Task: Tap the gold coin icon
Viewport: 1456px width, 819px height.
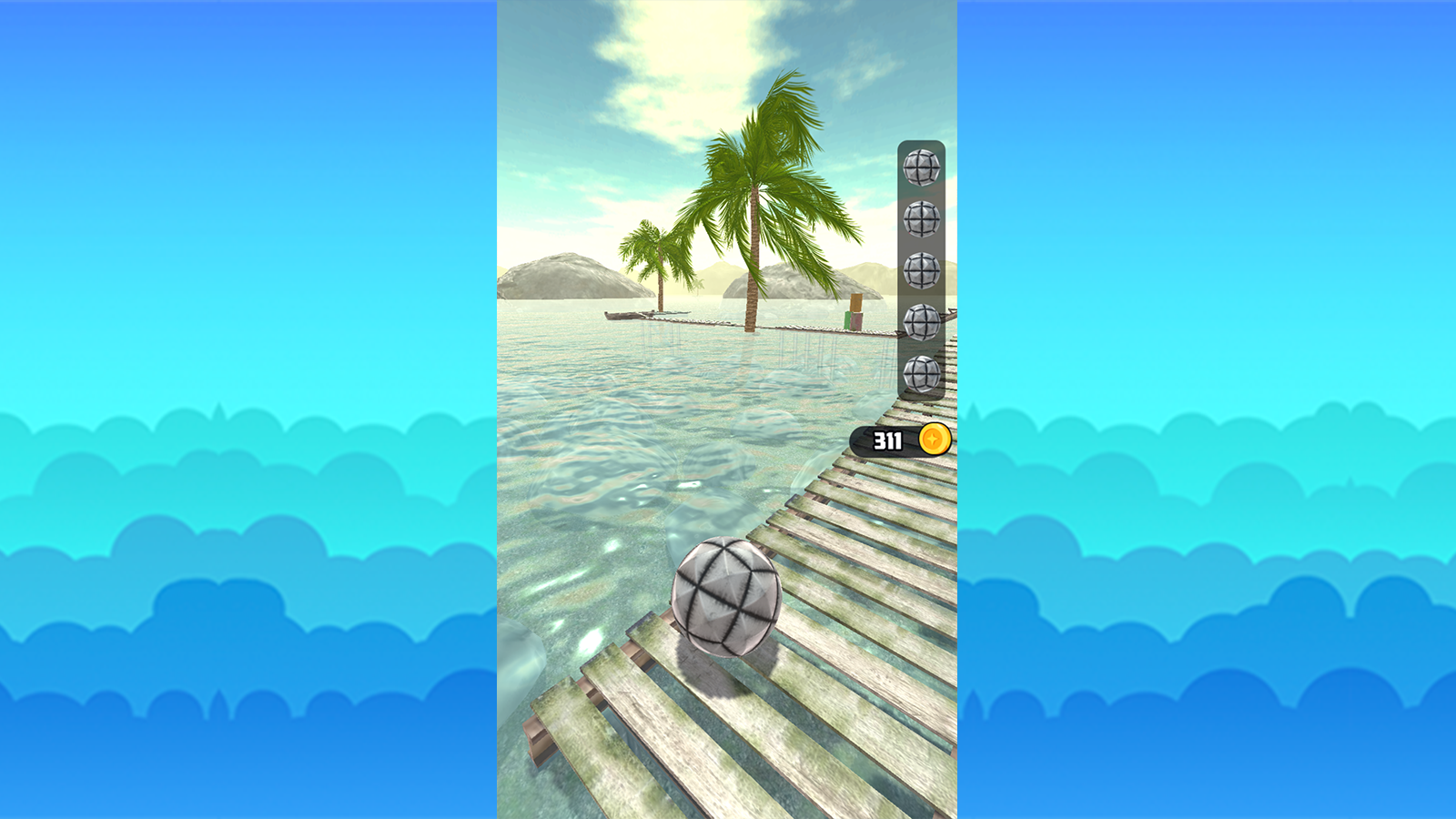Action: 935,440
